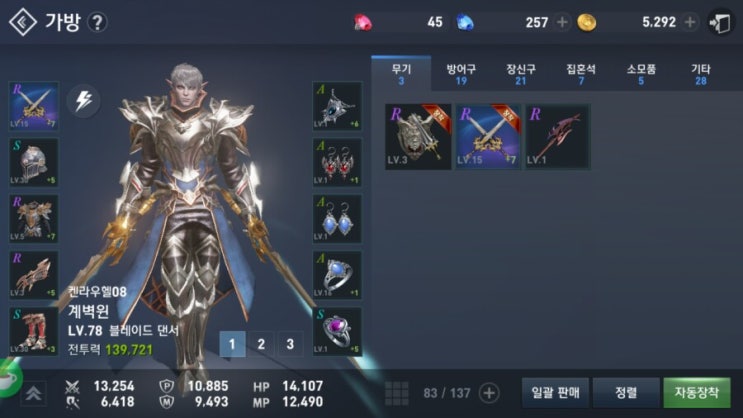Select the equipped red boots slot
743x418 pixels.
[x=33, y=331]
